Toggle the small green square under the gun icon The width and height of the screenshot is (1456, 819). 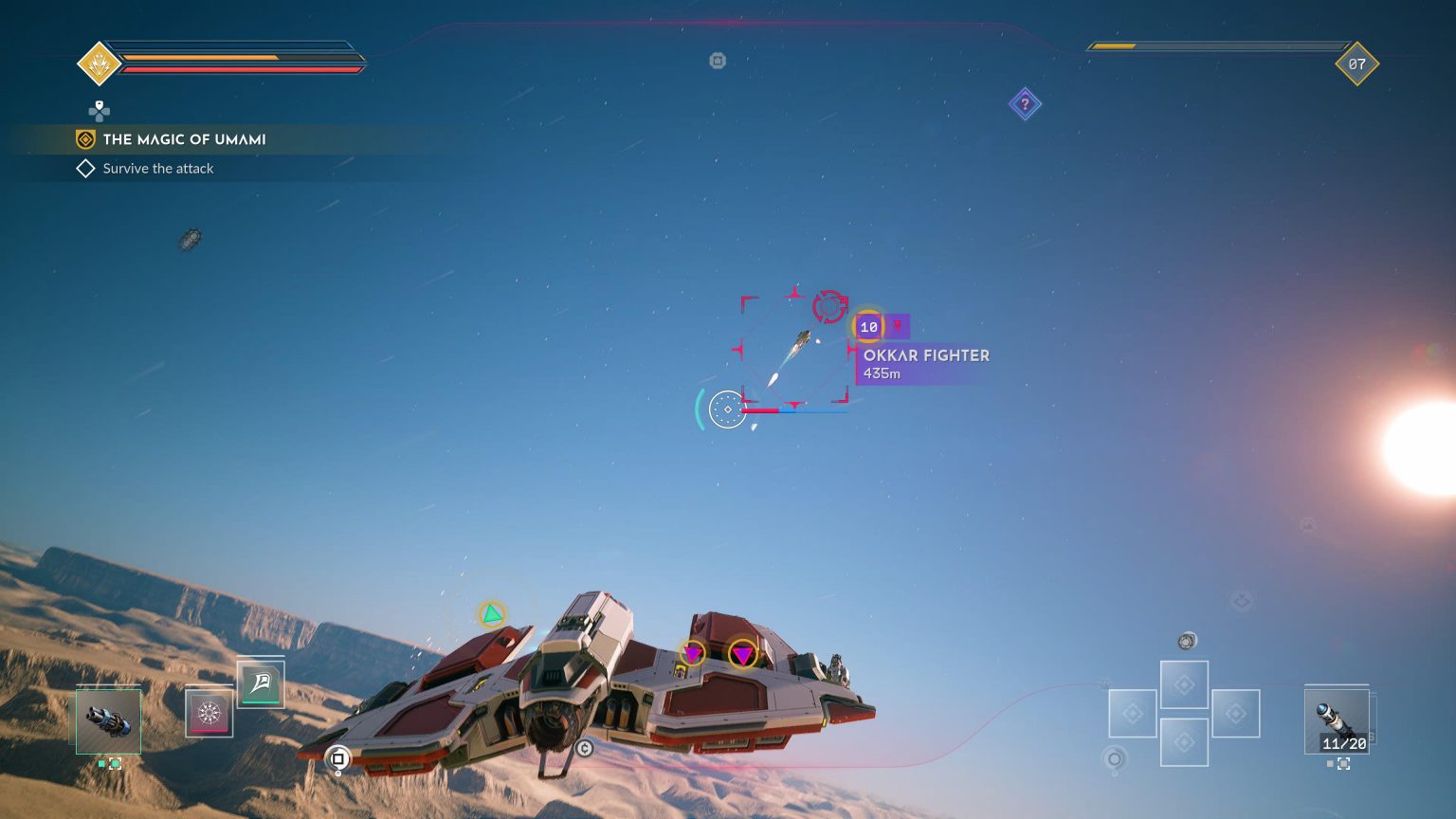click(x=101, y=764)
